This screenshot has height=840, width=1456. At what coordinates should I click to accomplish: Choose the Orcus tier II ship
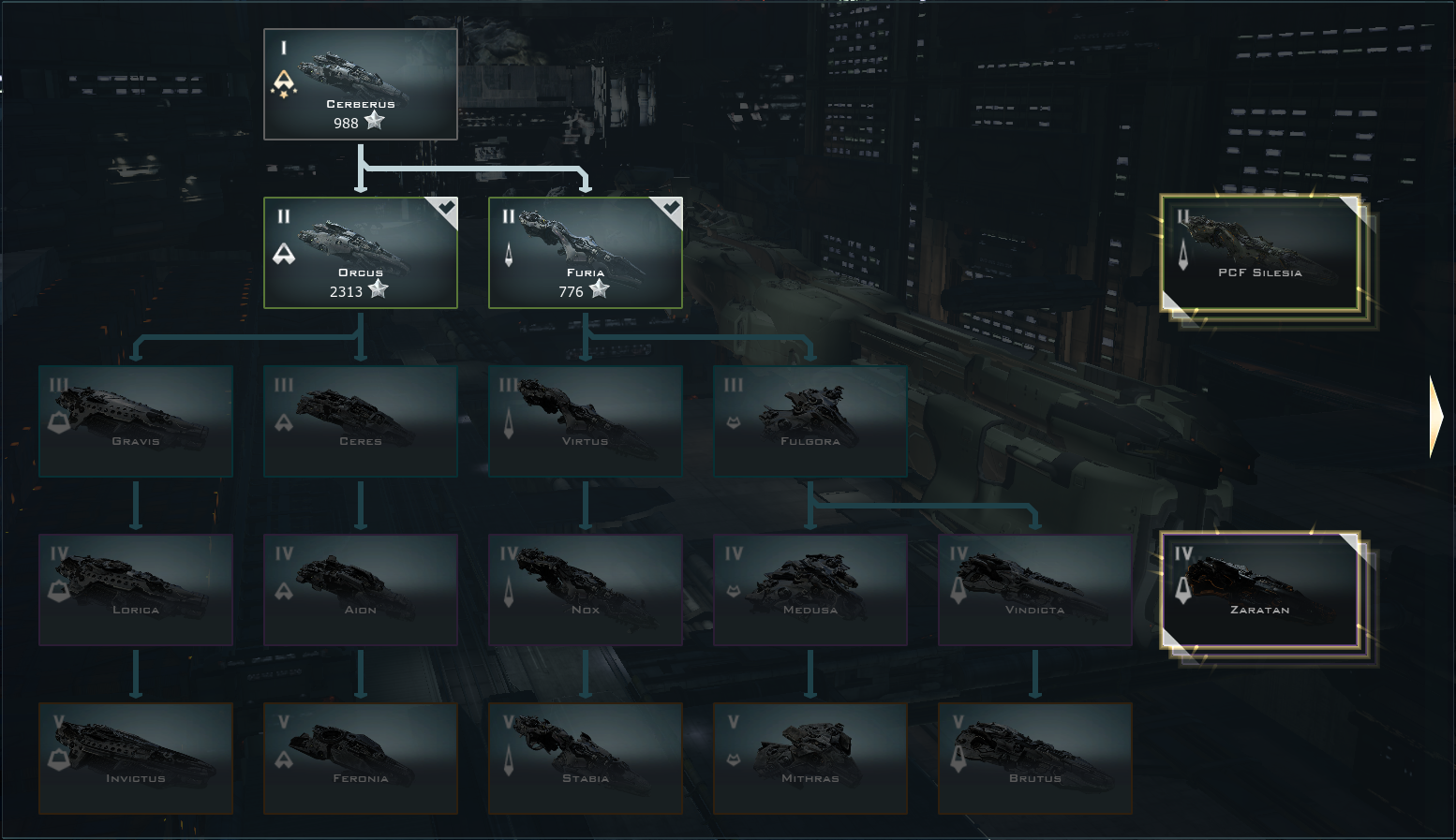pos(361,253)
